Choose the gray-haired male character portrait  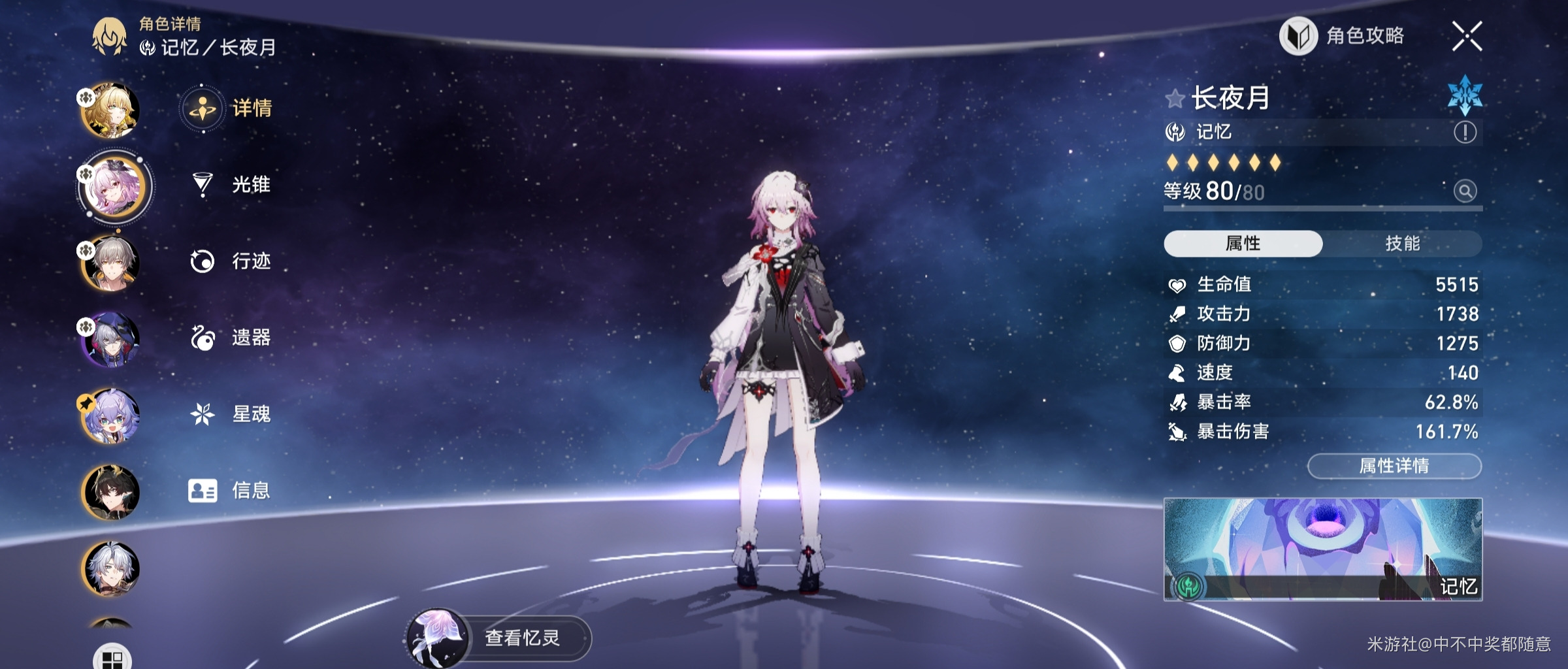click(x=110, y=263)
